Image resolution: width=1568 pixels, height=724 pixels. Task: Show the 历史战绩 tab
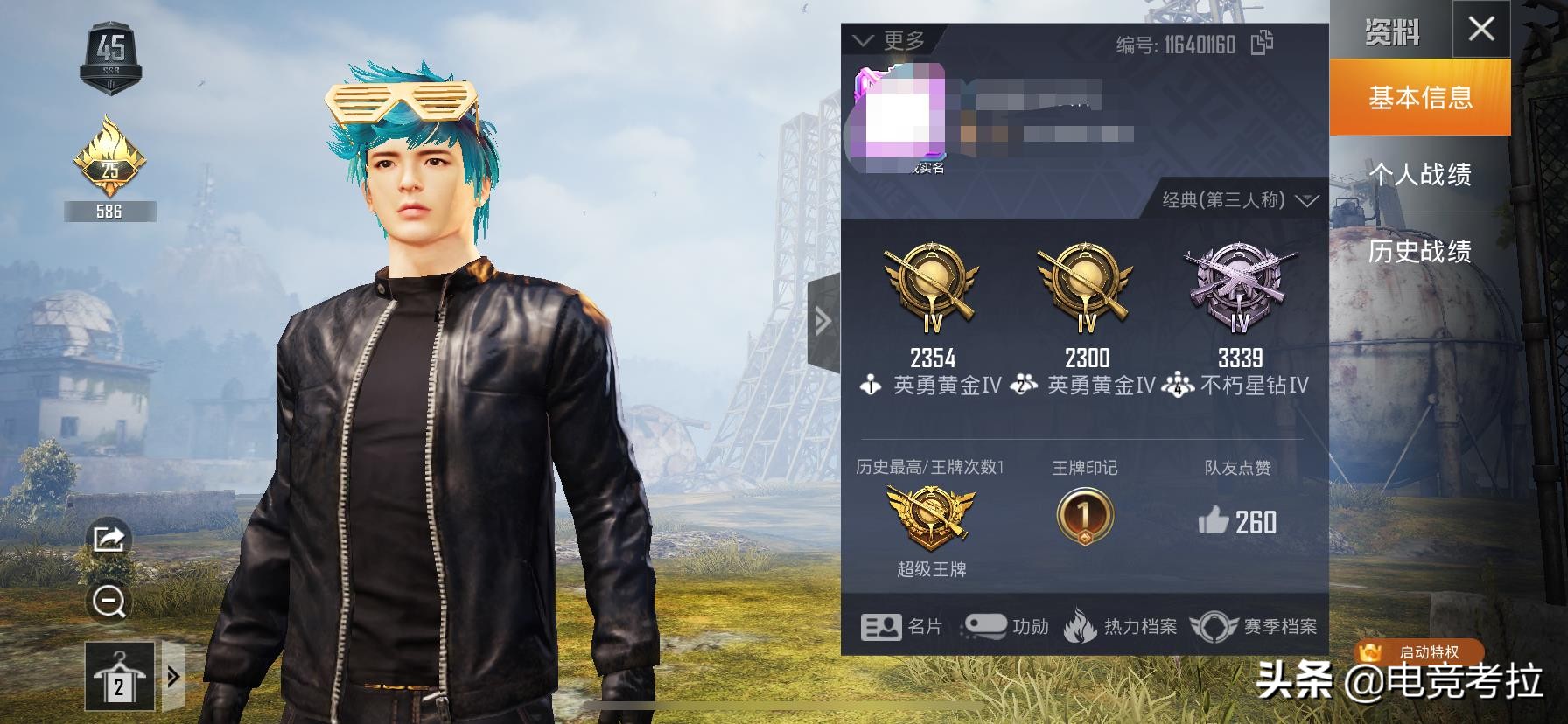1419,251
